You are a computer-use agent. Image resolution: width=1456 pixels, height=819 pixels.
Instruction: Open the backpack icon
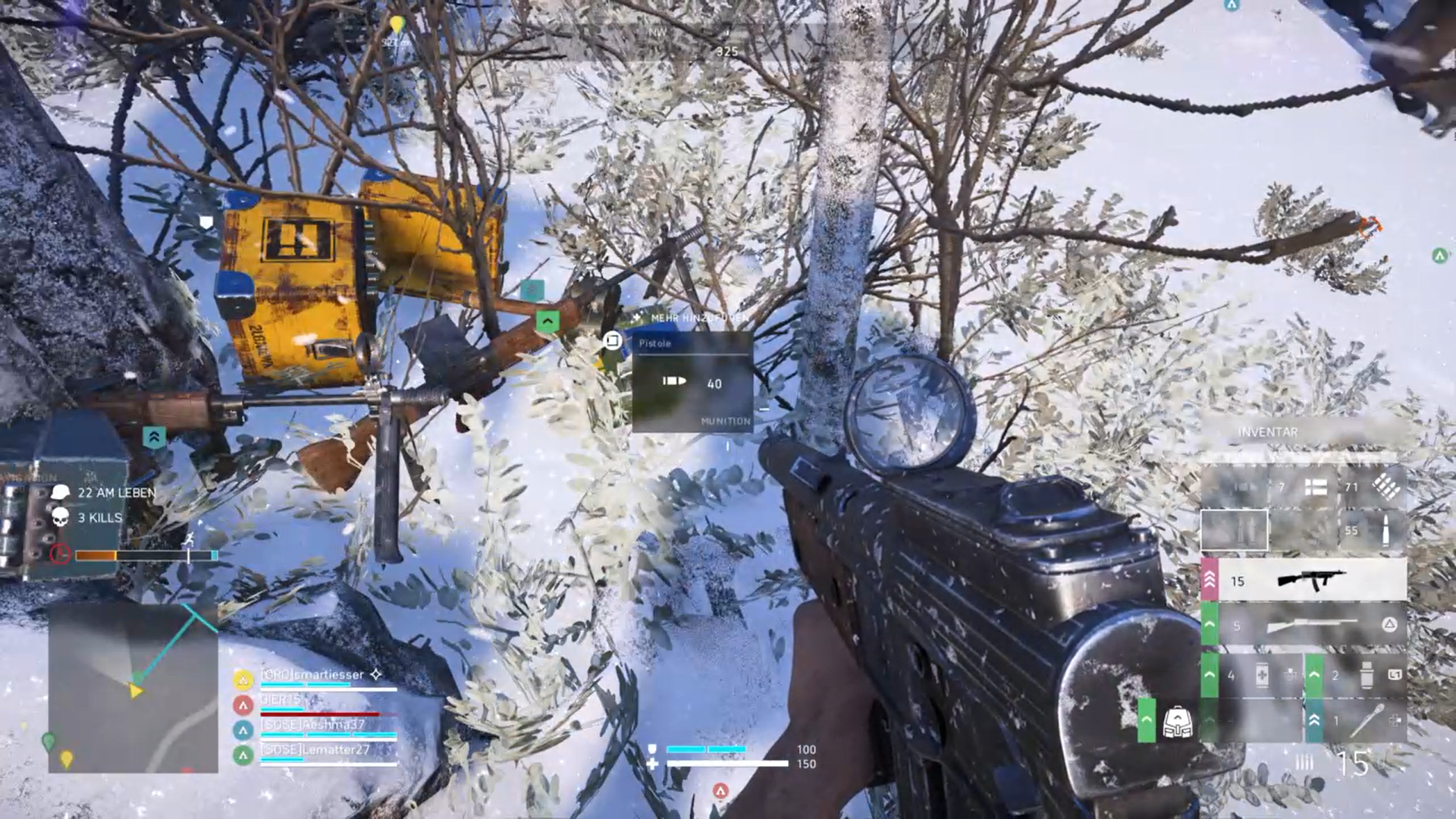pyautogui.click(x=1176, y=721)
